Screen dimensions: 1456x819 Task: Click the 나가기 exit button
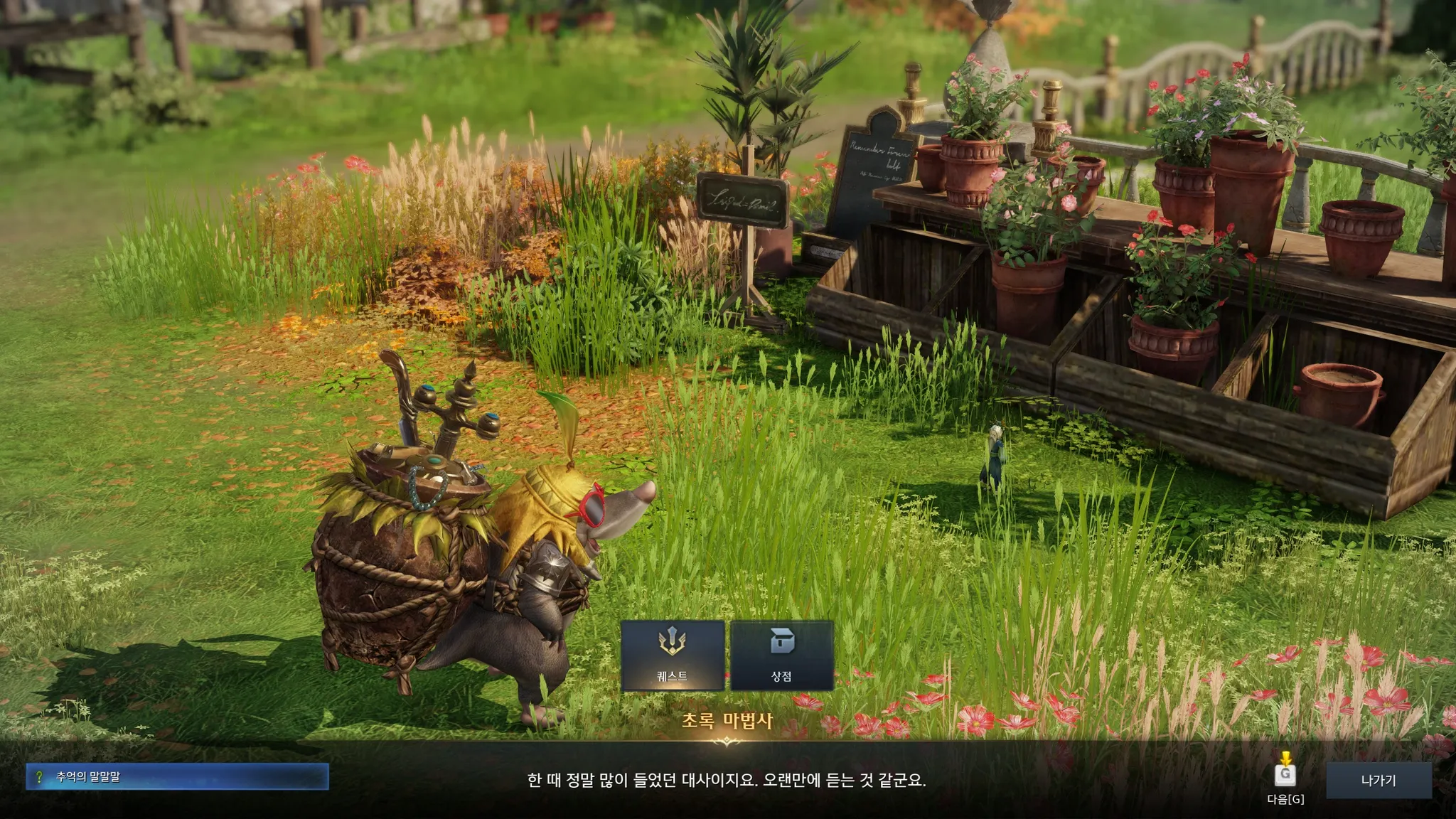tap(1378, 780)
